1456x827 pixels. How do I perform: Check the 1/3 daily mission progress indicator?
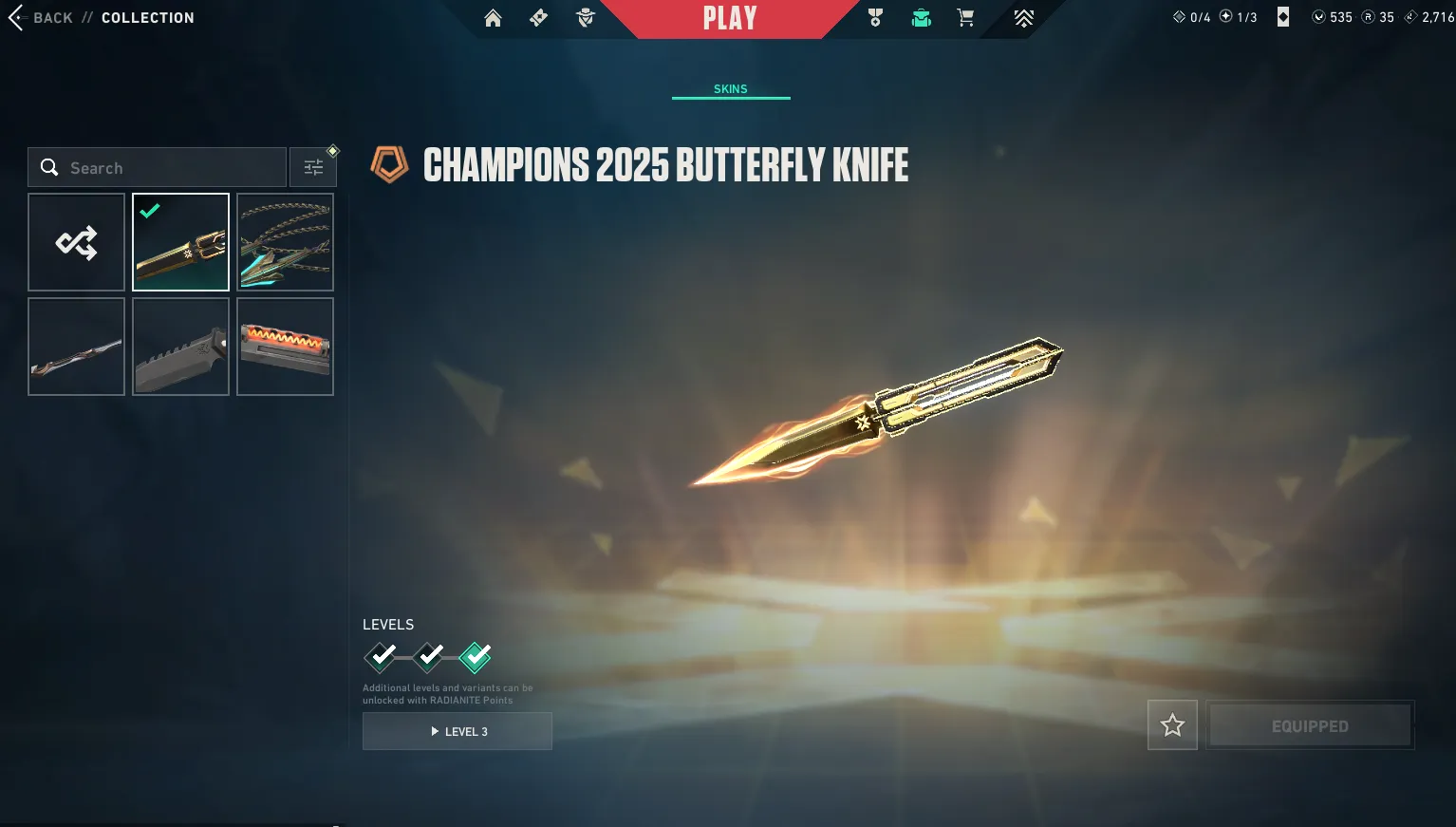(x=1239, y=16)
